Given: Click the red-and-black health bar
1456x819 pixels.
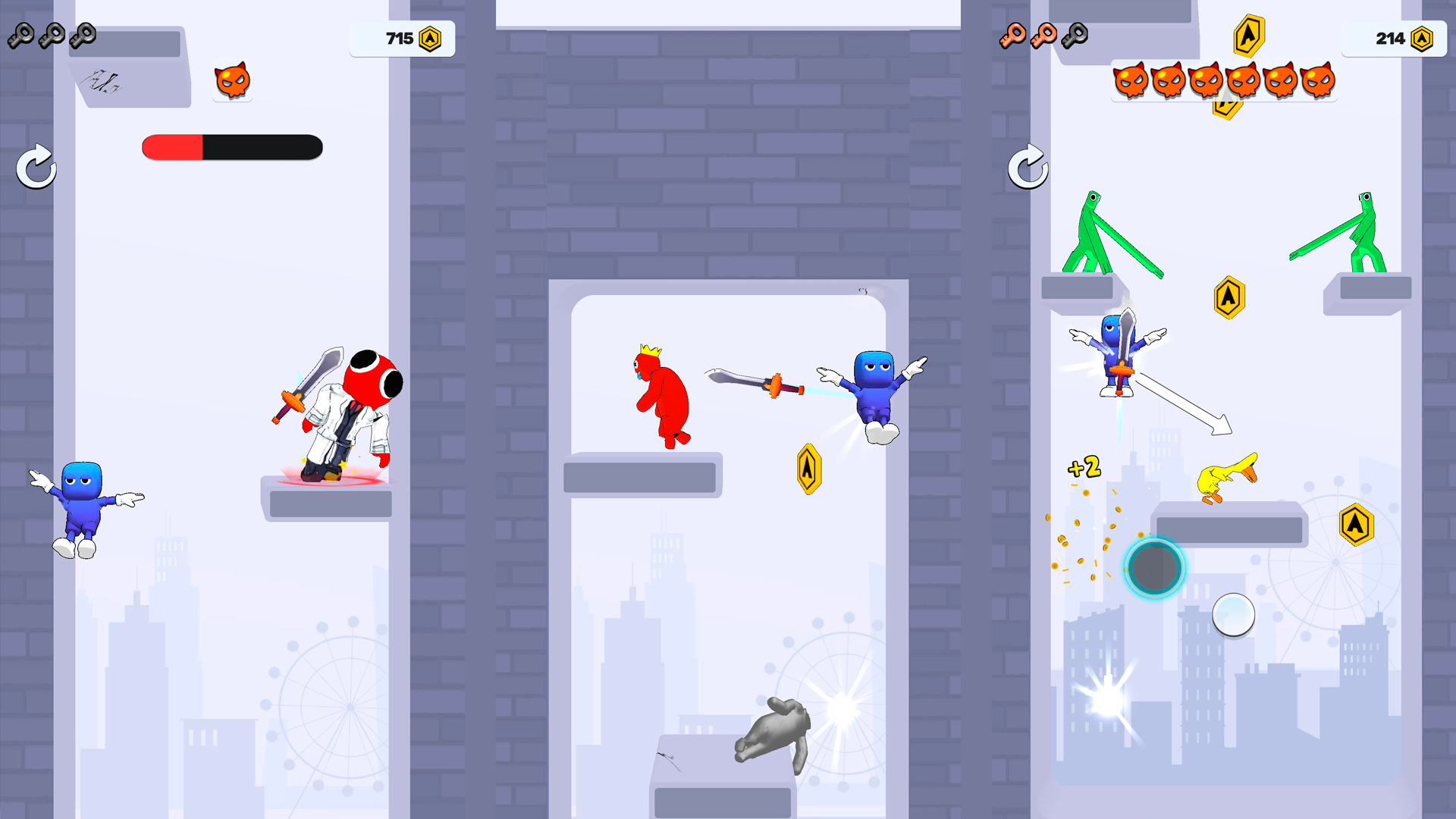Looking at the screenshot, I should pos(231,147).
